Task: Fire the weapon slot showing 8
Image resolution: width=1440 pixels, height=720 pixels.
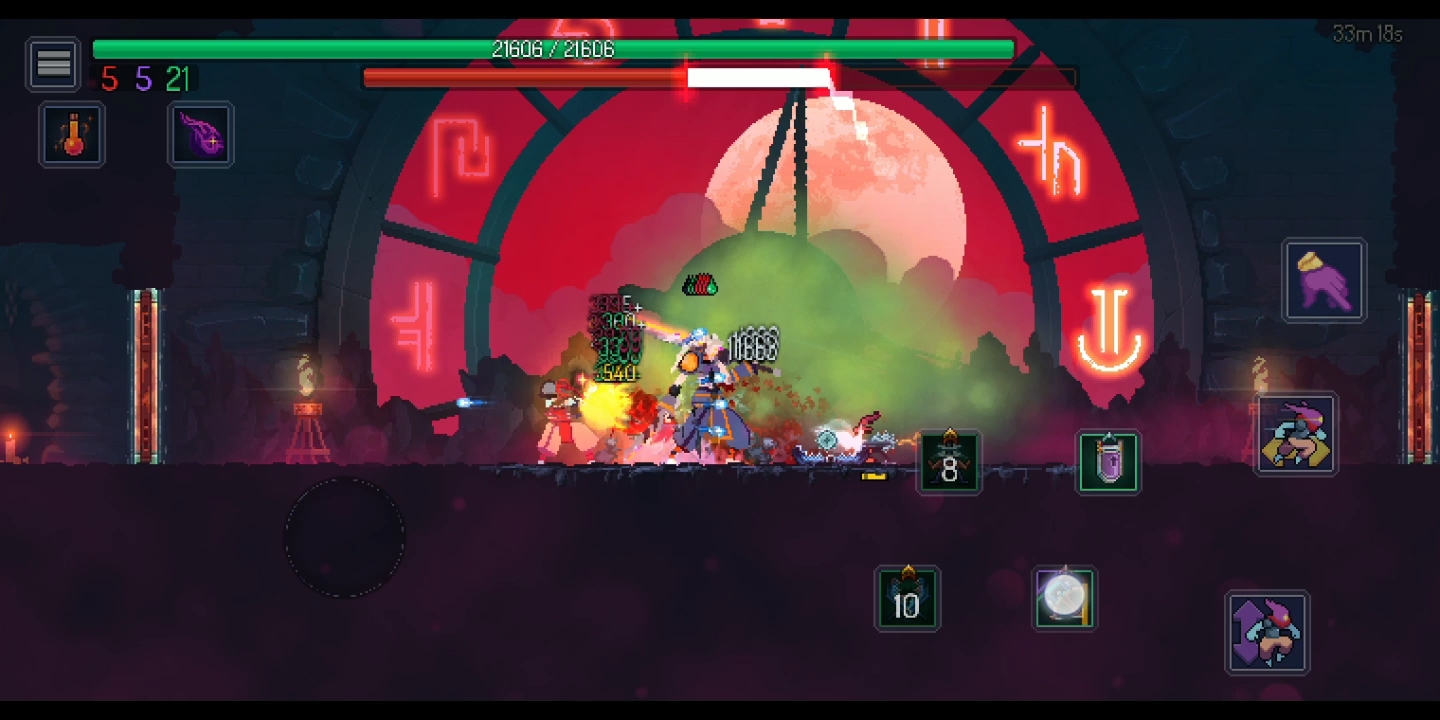Action: coord(949,462)
